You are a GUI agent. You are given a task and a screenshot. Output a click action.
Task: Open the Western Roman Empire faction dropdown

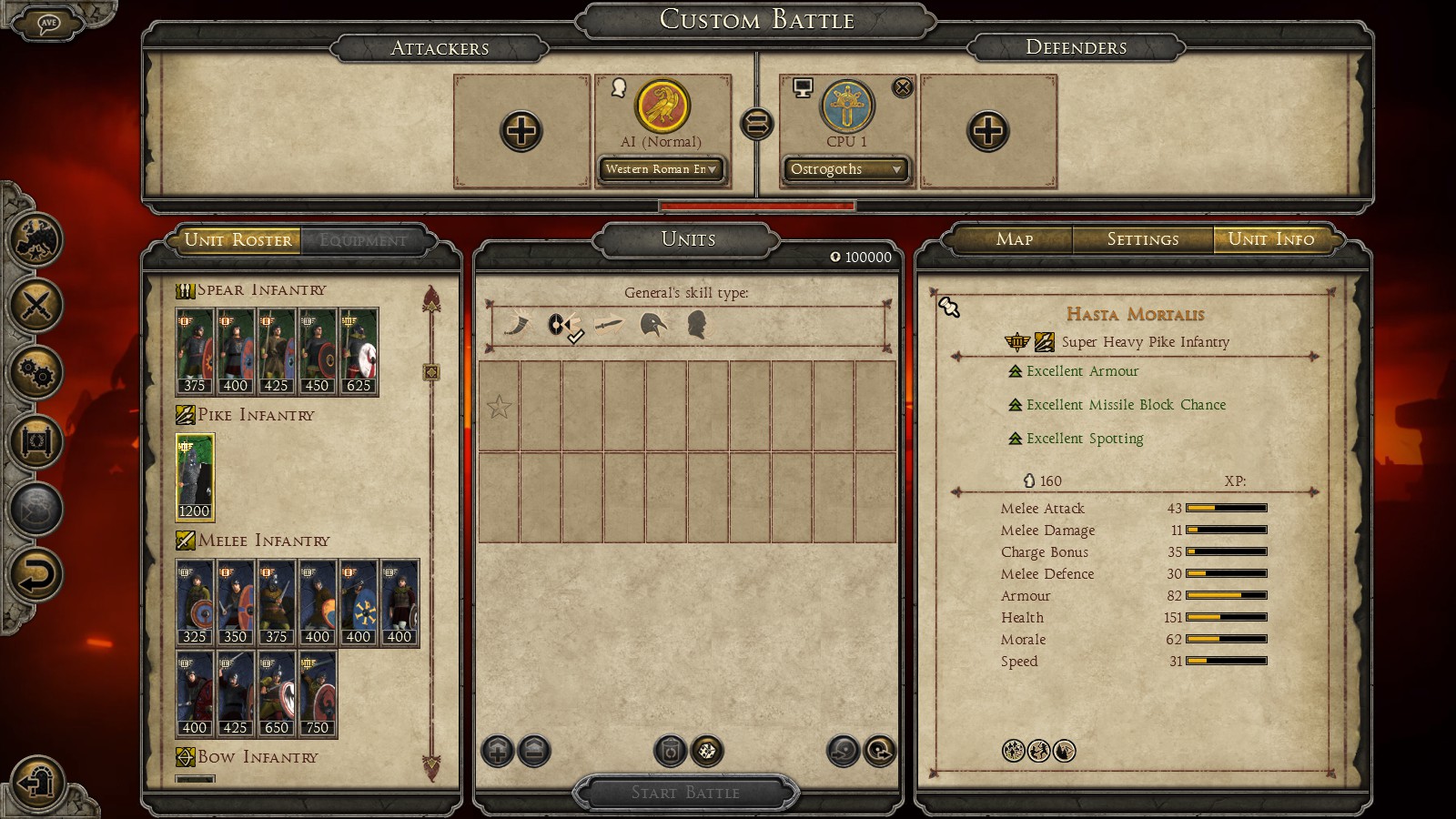tap(661, 169)
